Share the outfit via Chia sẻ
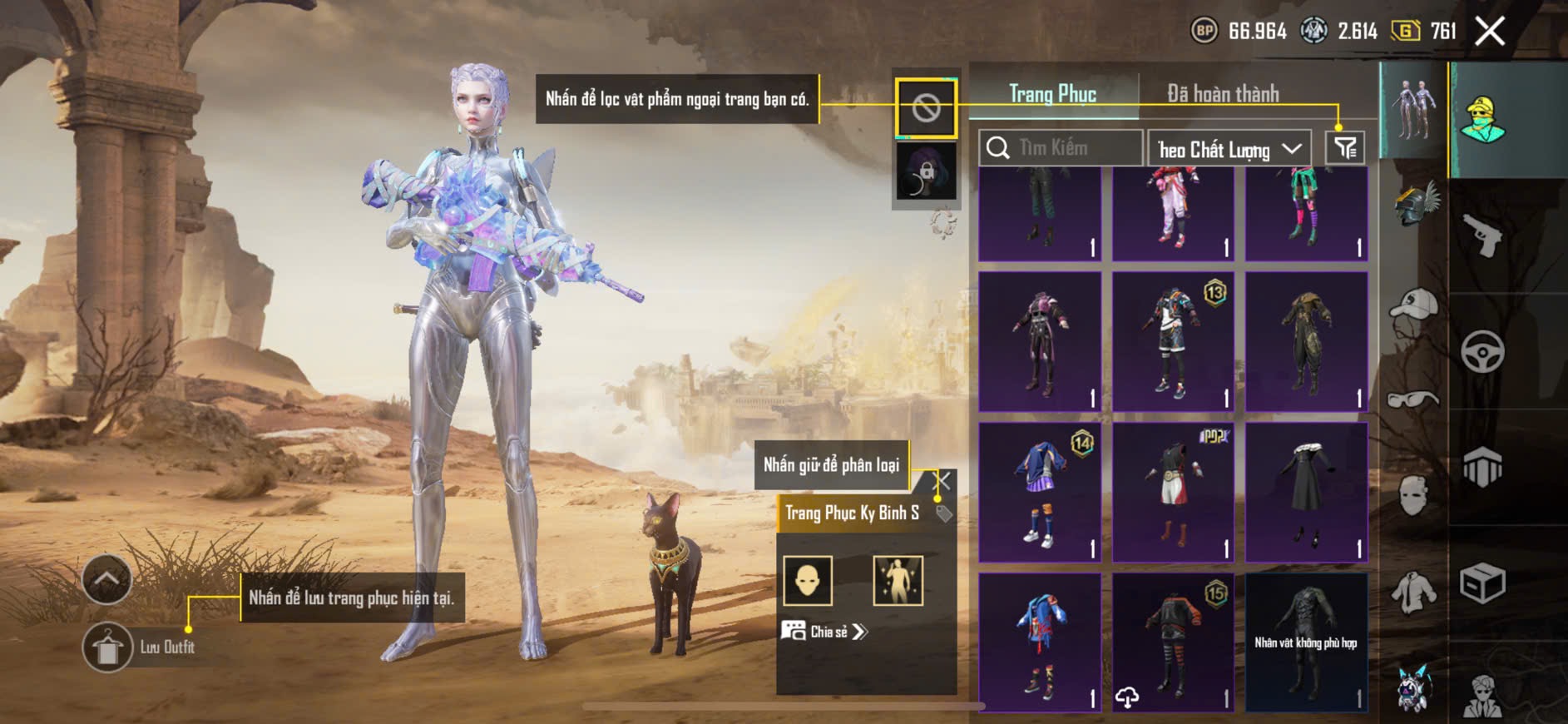Image resolution: width=1568 pixels, height=724 pixels. (824, 632)
